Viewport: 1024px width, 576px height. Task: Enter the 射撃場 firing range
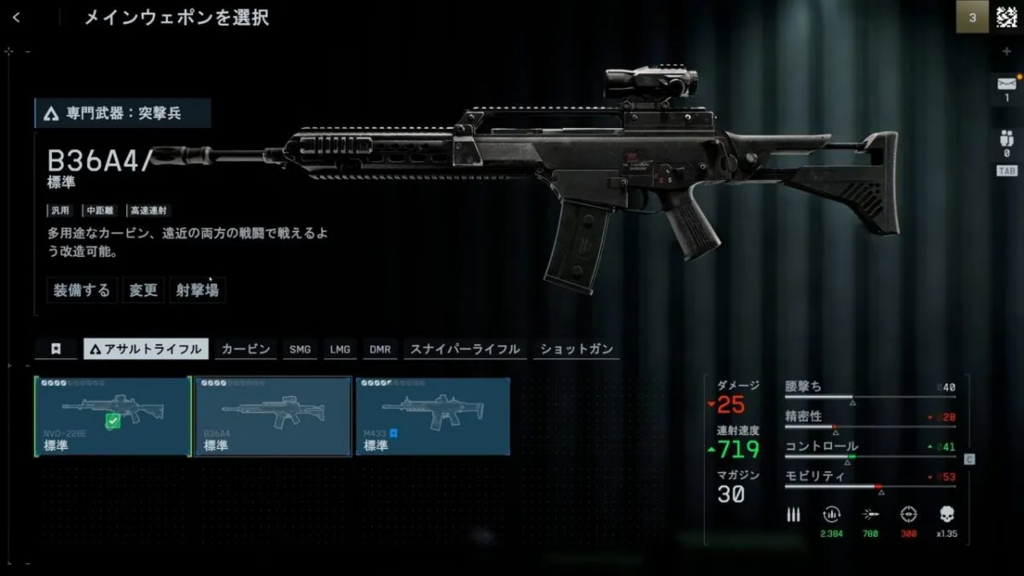pos(197,290)
